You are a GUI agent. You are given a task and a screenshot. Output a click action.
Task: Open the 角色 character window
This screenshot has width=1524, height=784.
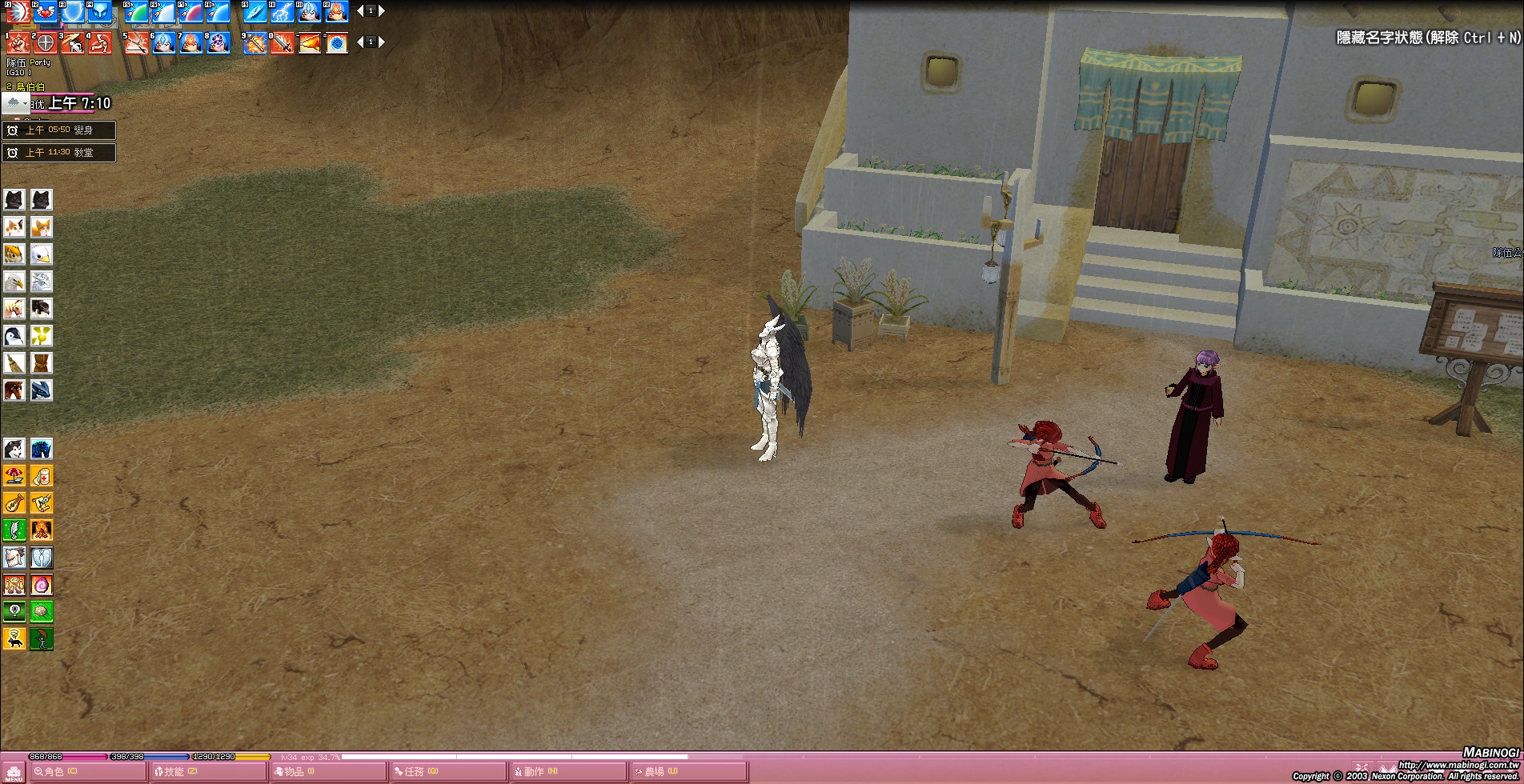click(86, 772)
